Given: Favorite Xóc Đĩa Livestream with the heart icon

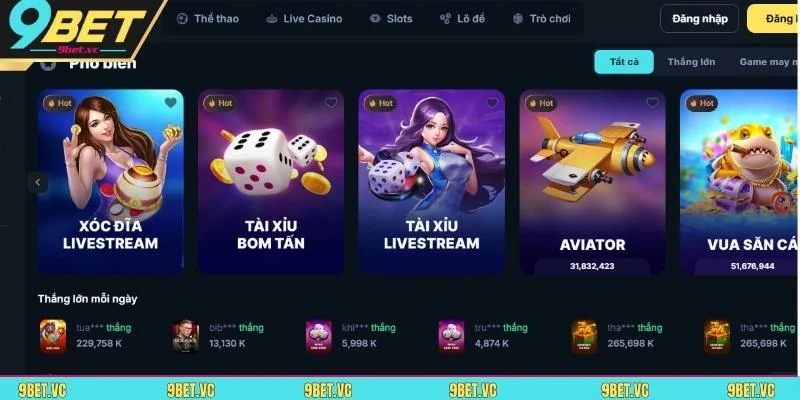Looking at the screenshot, I should tap(171, 103).
